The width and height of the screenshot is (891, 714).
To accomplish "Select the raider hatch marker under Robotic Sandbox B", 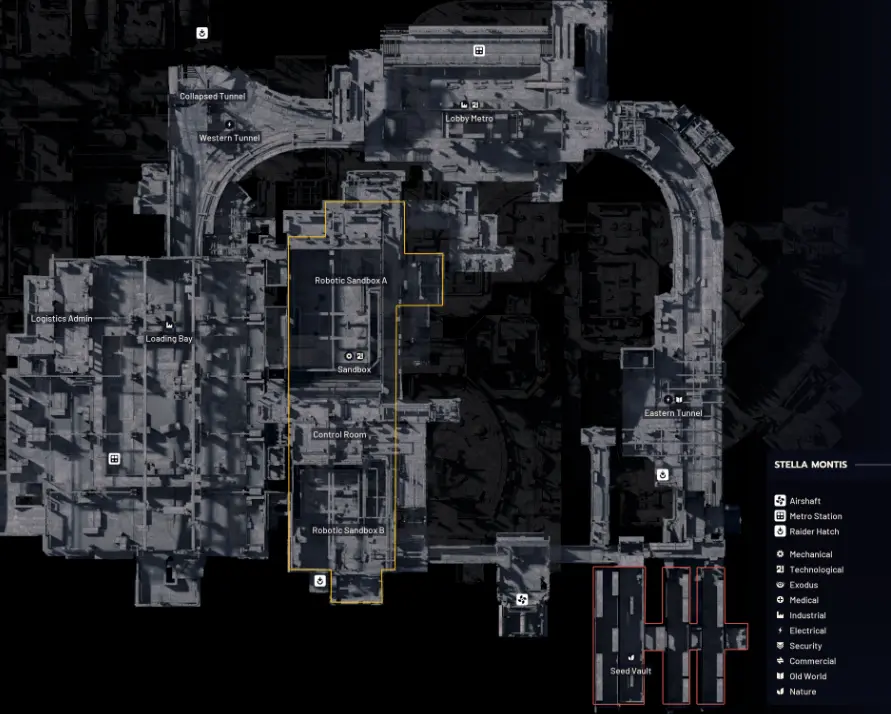I will pyautogui.click(x=319, y=580).
